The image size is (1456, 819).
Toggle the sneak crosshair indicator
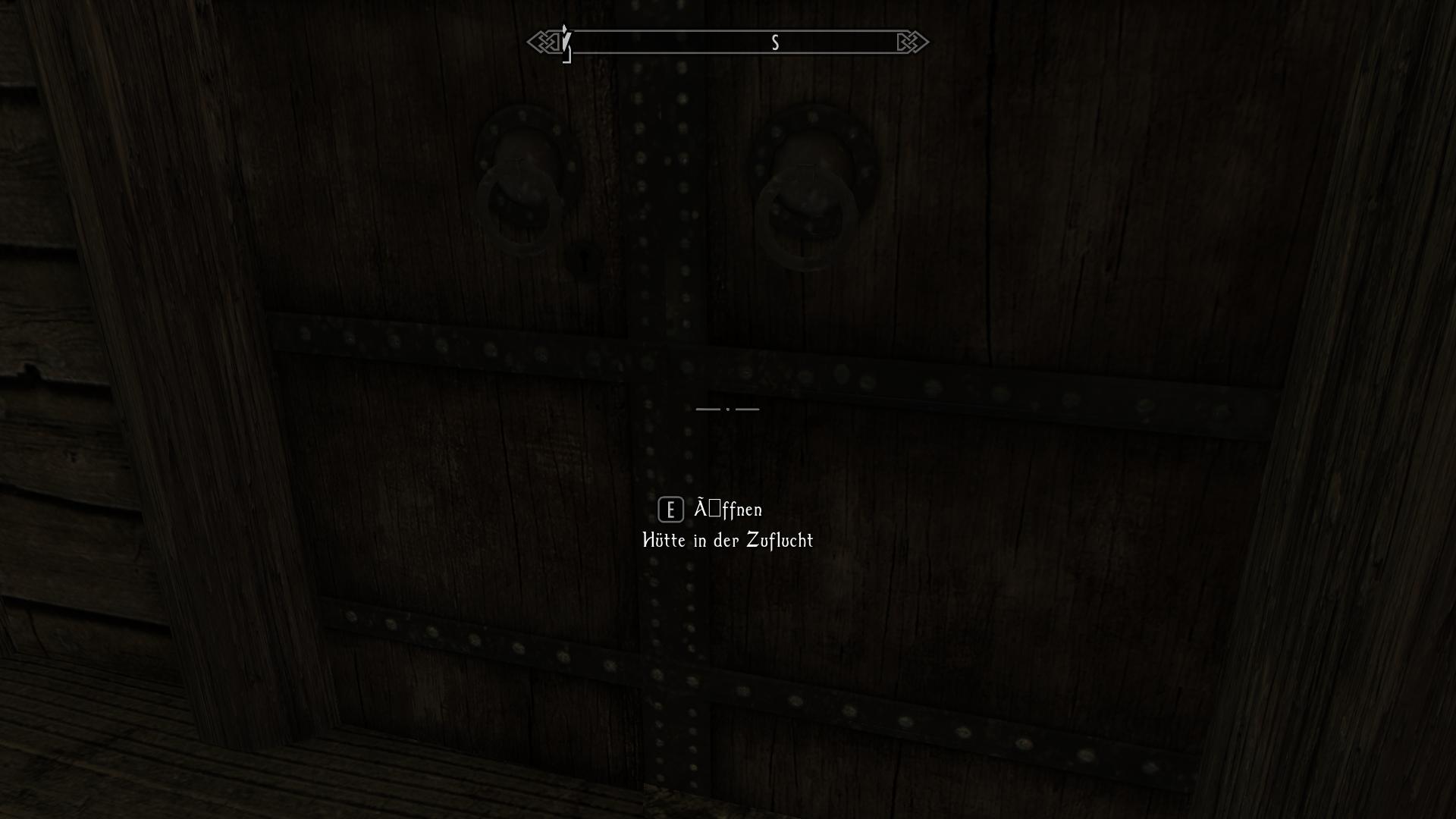728,409
